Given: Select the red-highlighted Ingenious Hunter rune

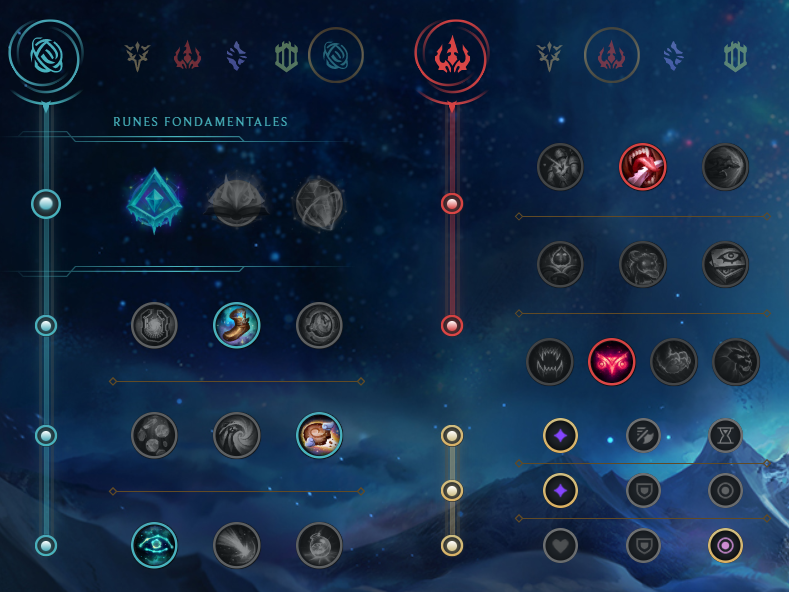Looking at the screenshot, I should click(x=611, y=362).
